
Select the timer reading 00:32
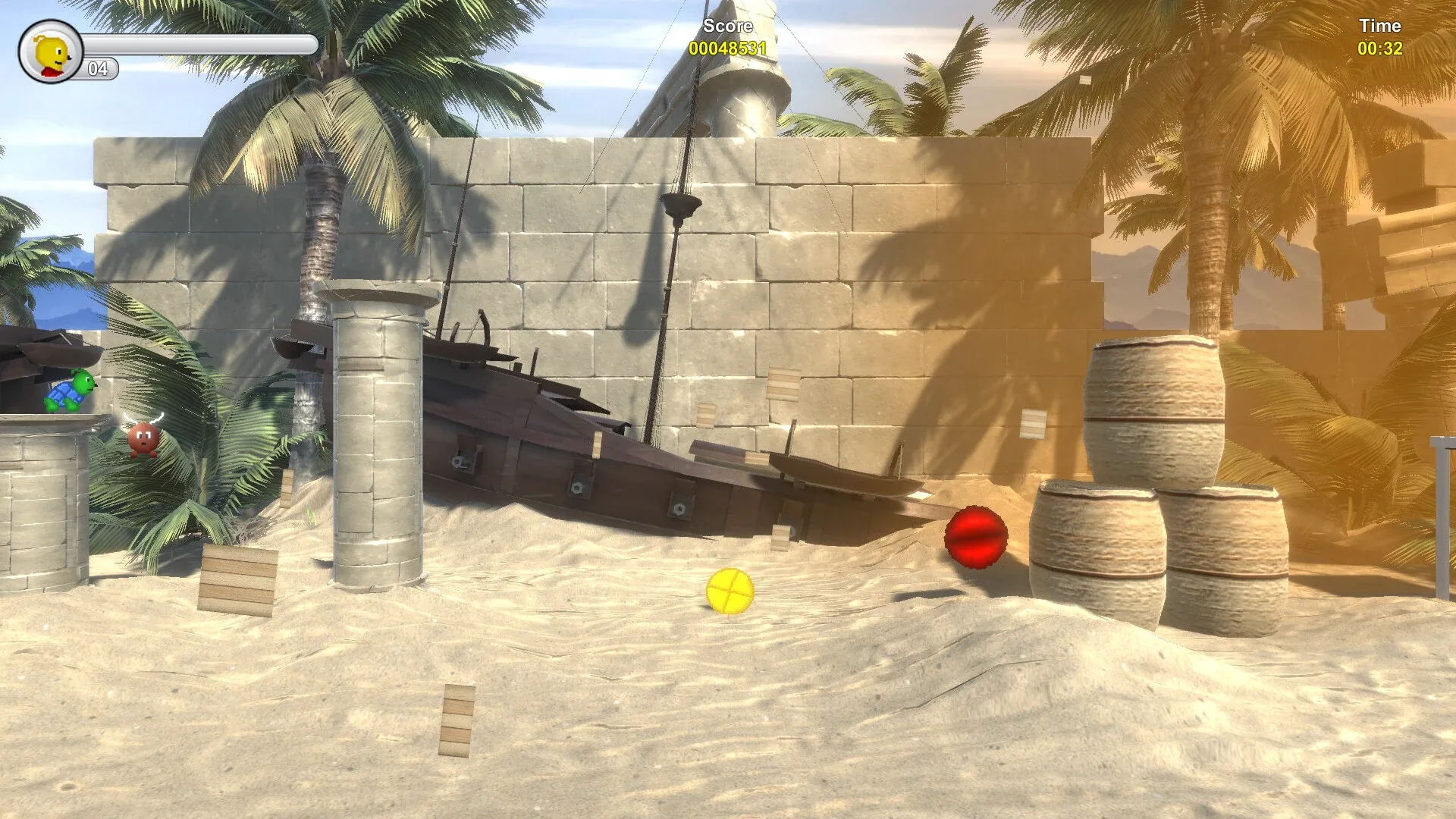point(1382,47)
